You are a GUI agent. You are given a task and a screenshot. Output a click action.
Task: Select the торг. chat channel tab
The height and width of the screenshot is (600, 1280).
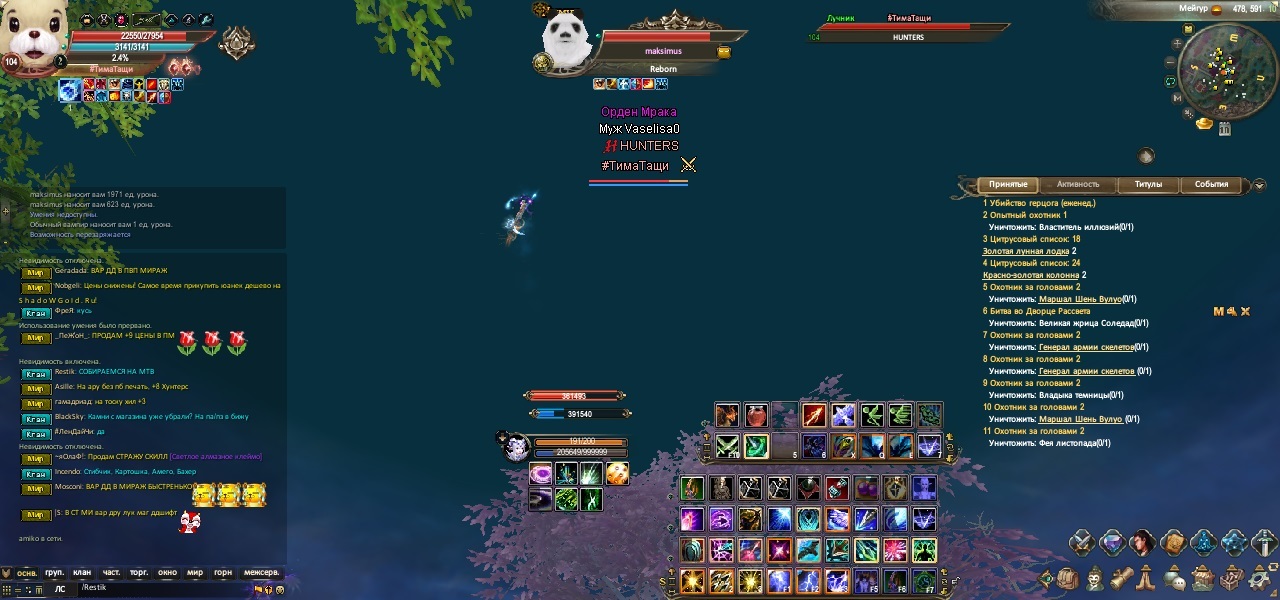[138, 573]
